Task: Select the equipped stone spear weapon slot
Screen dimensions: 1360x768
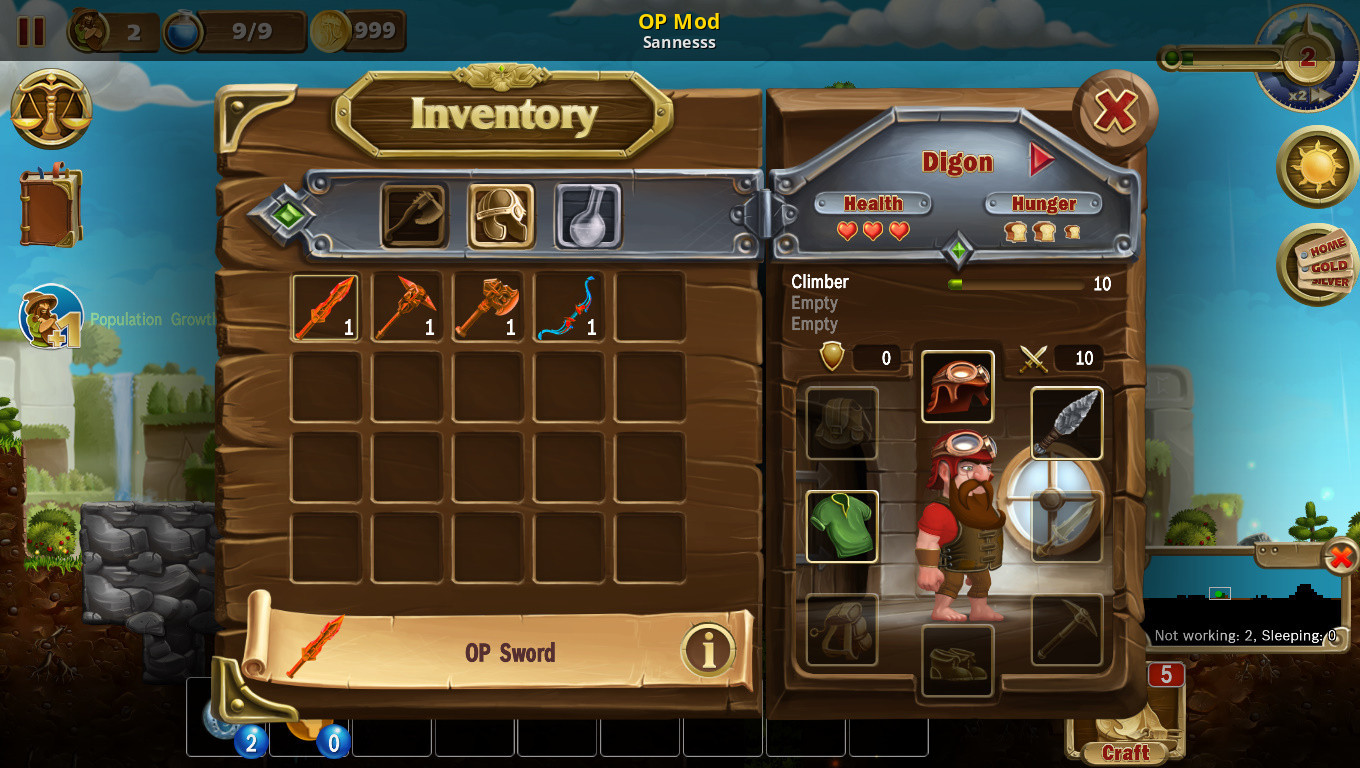Action: click(x=1067, y=423)
